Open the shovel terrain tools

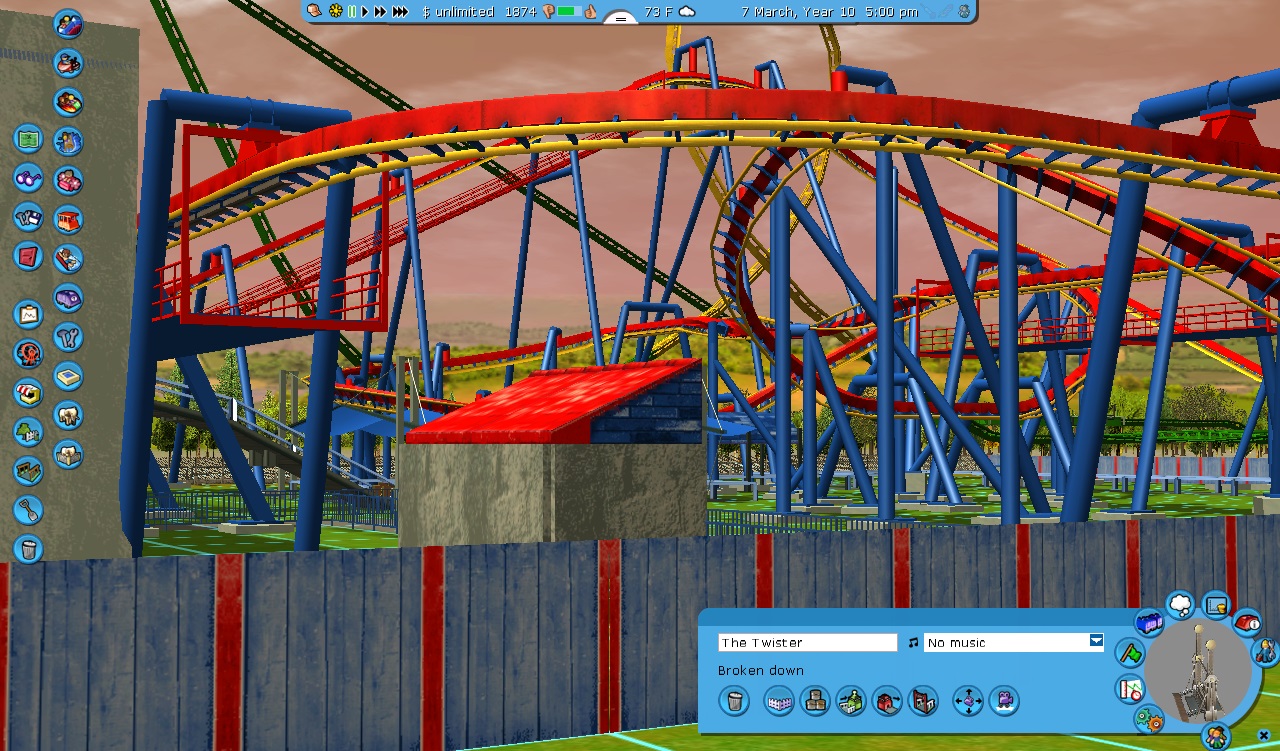point(28,510)
